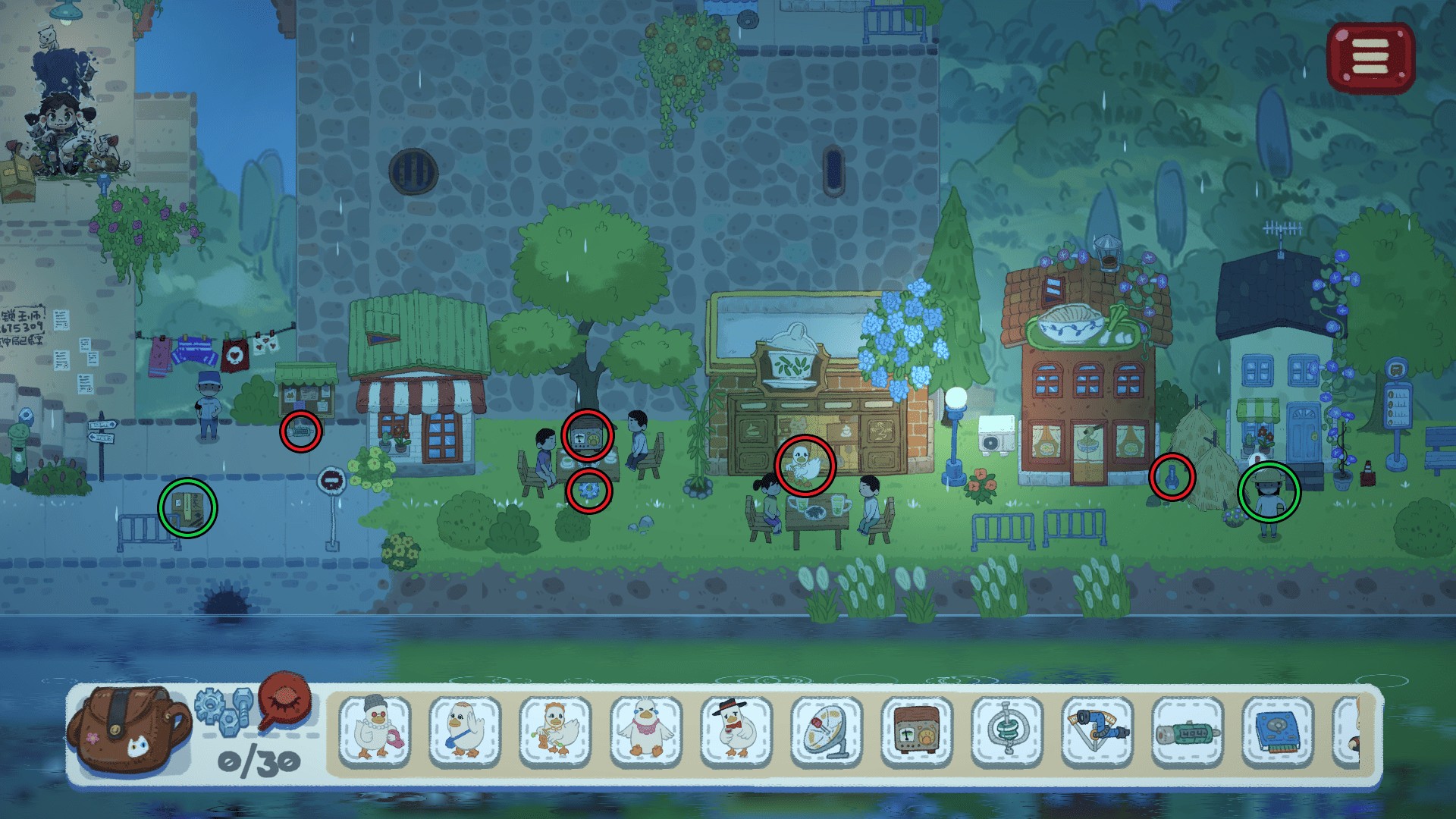Select the green coil gyroscope item
This screenshot has width=1456, height=819.
tap(1007, 731)
